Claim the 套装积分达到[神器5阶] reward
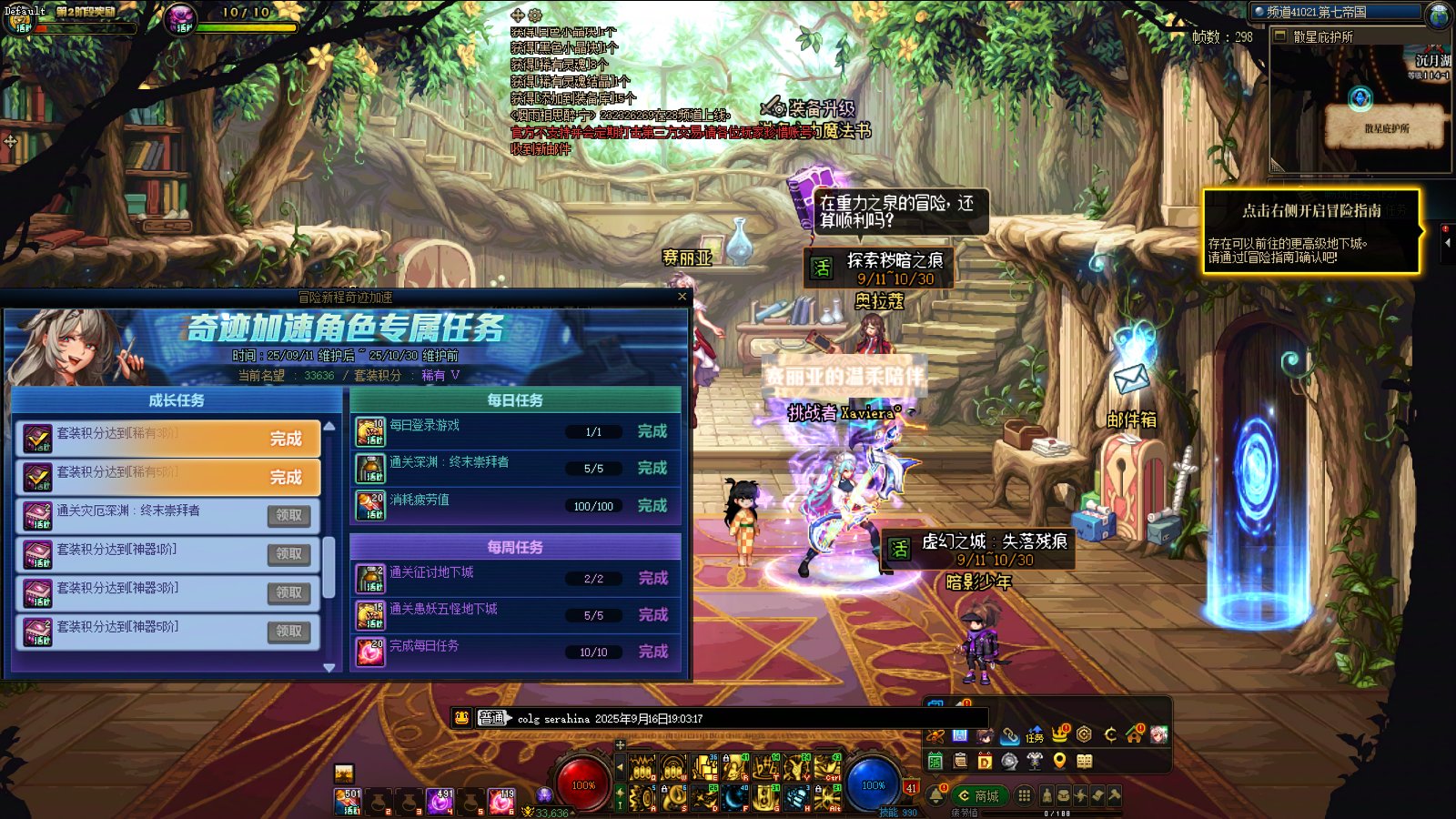Screen dimensions: 1456x819 pyautogui.click(x=289, y=632)
